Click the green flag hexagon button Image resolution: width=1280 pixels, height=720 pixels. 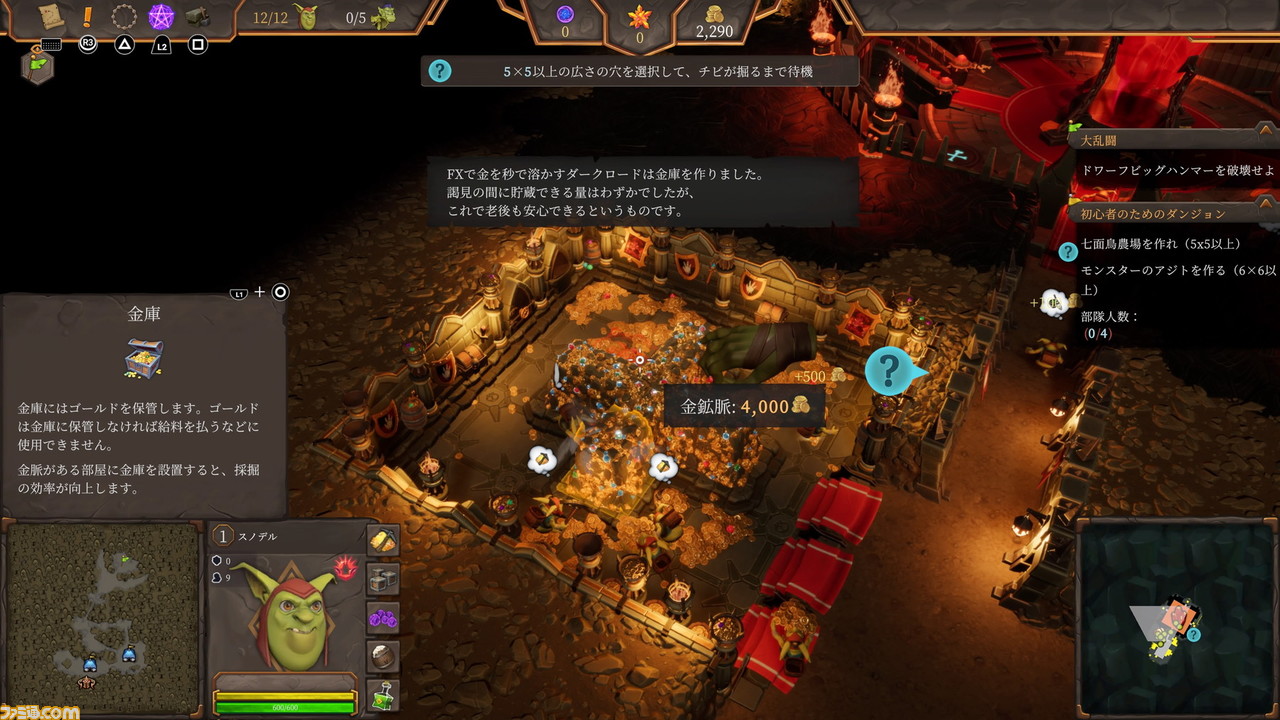37,66
